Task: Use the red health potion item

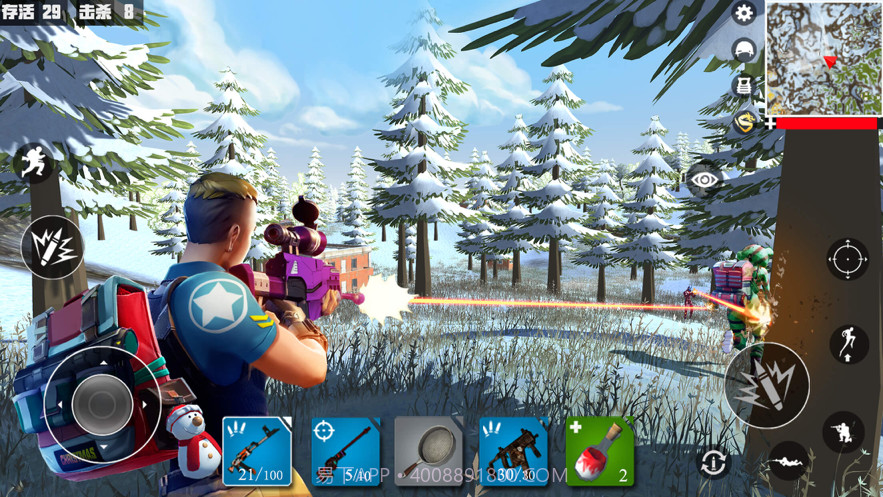Action: point(600,451)
